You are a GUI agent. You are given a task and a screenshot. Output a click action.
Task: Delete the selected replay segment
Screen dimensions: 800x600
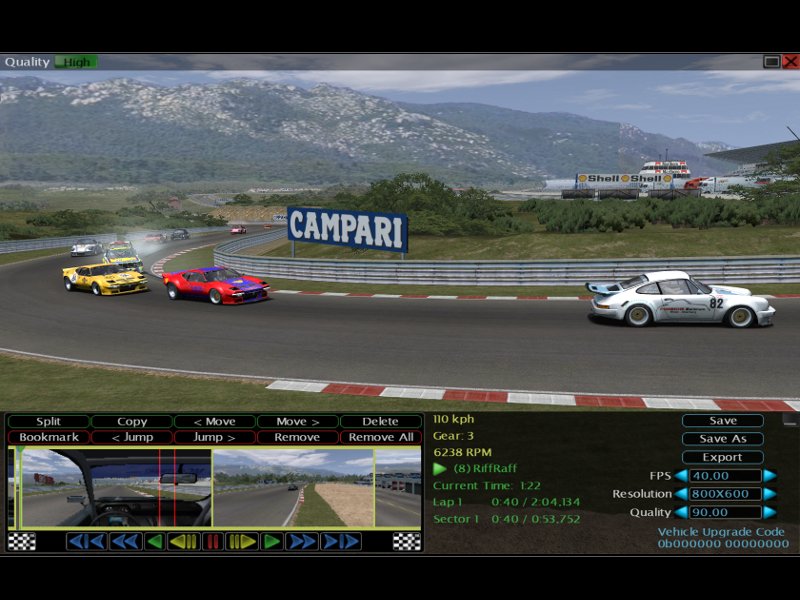tap(380, 422)
